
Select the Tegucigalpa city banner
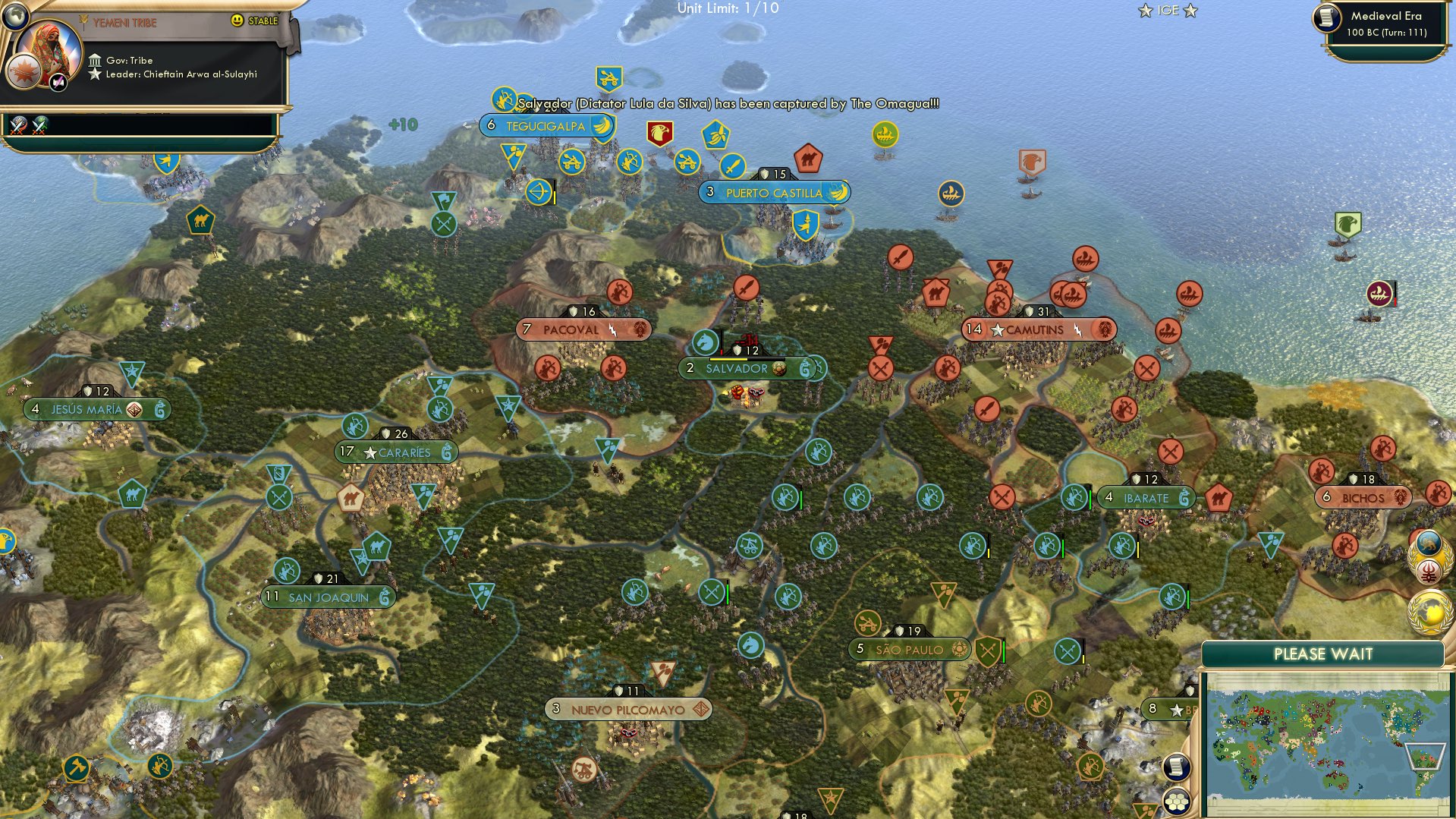click(x=545, y=126)
